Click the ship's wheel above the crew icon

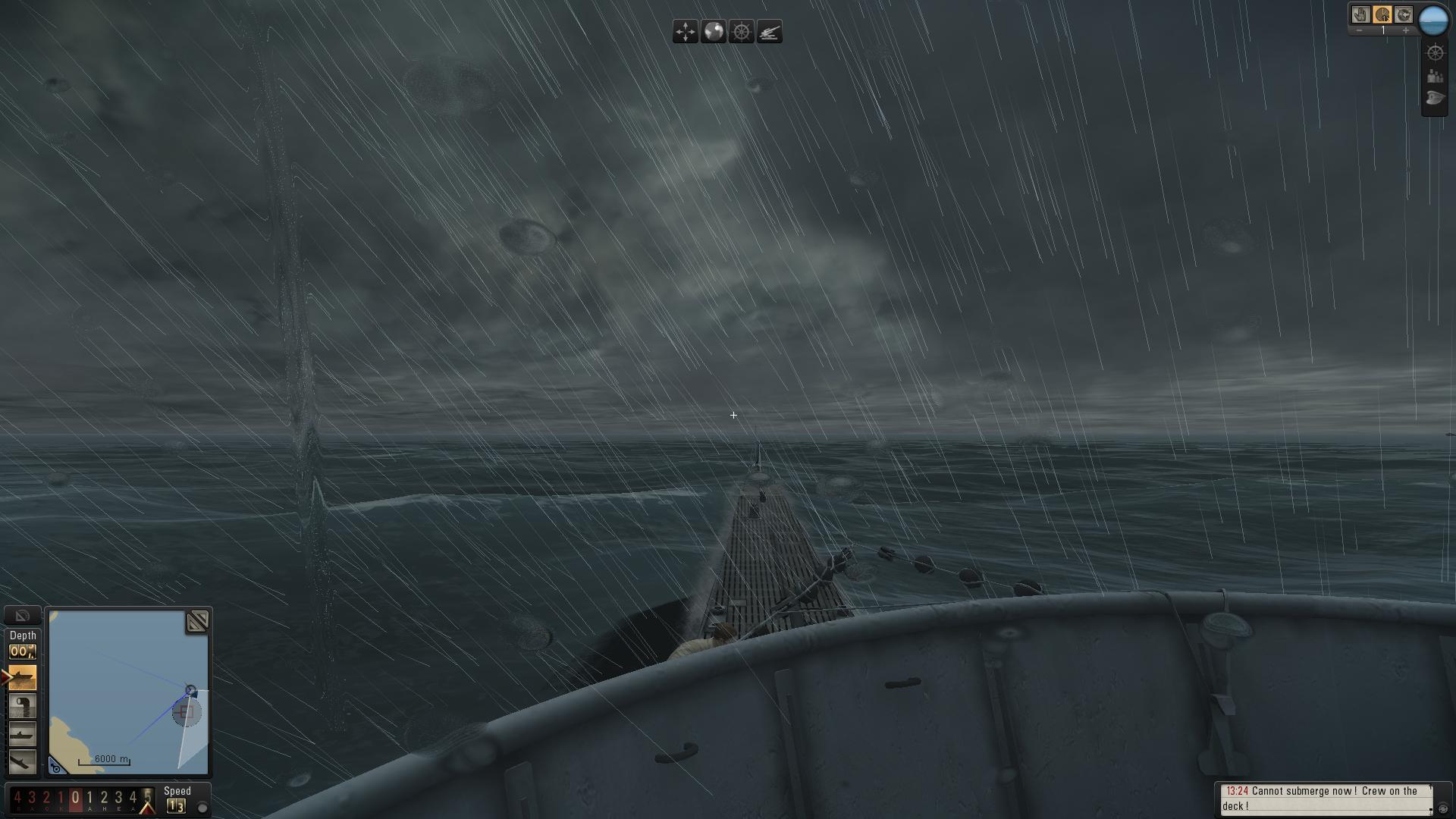(1435, 52)
